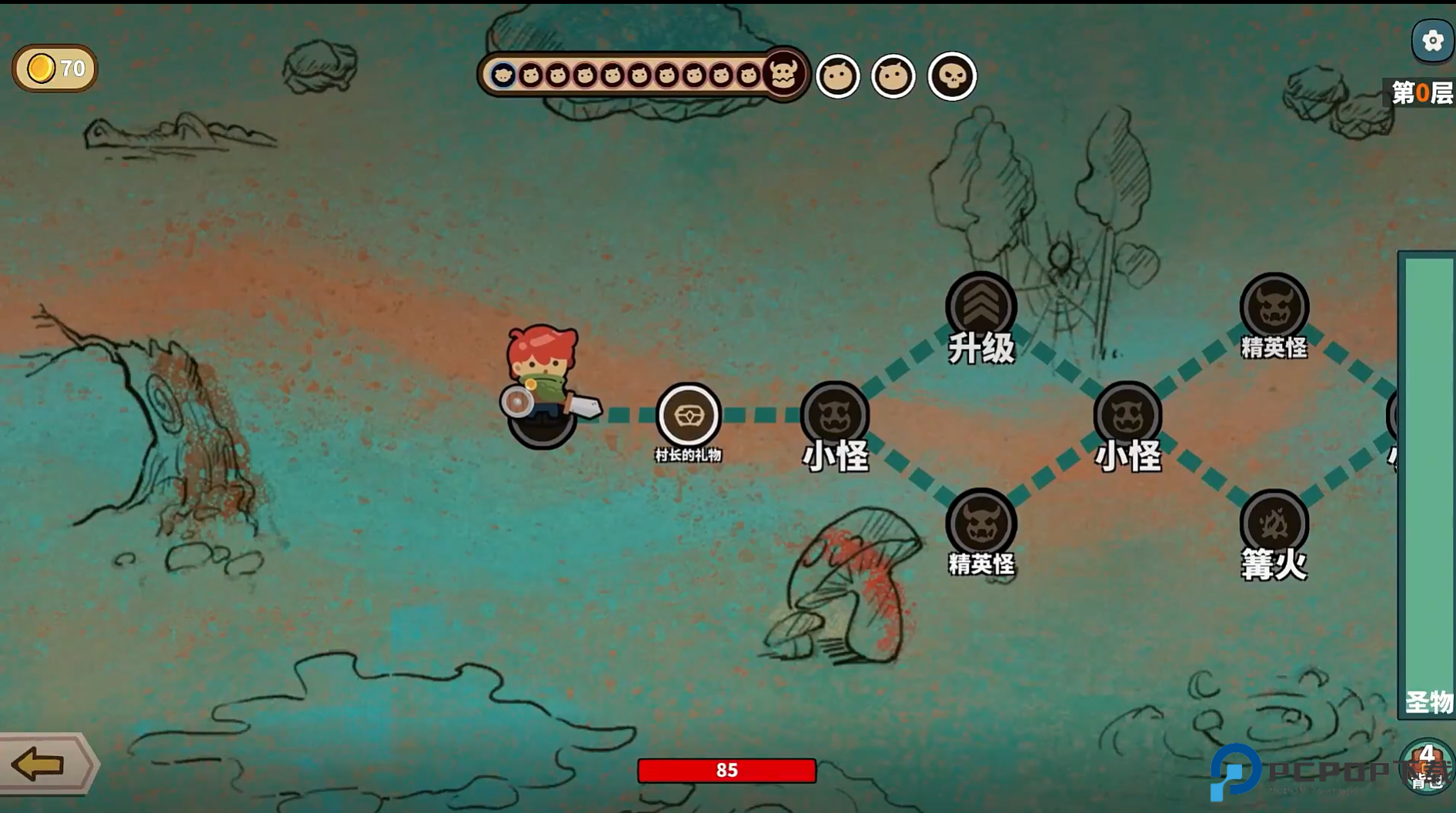The width and height of the screenshot is (1456, 813).
Task: Select the 村长的礼物 gift node
Action: (688, 416)
